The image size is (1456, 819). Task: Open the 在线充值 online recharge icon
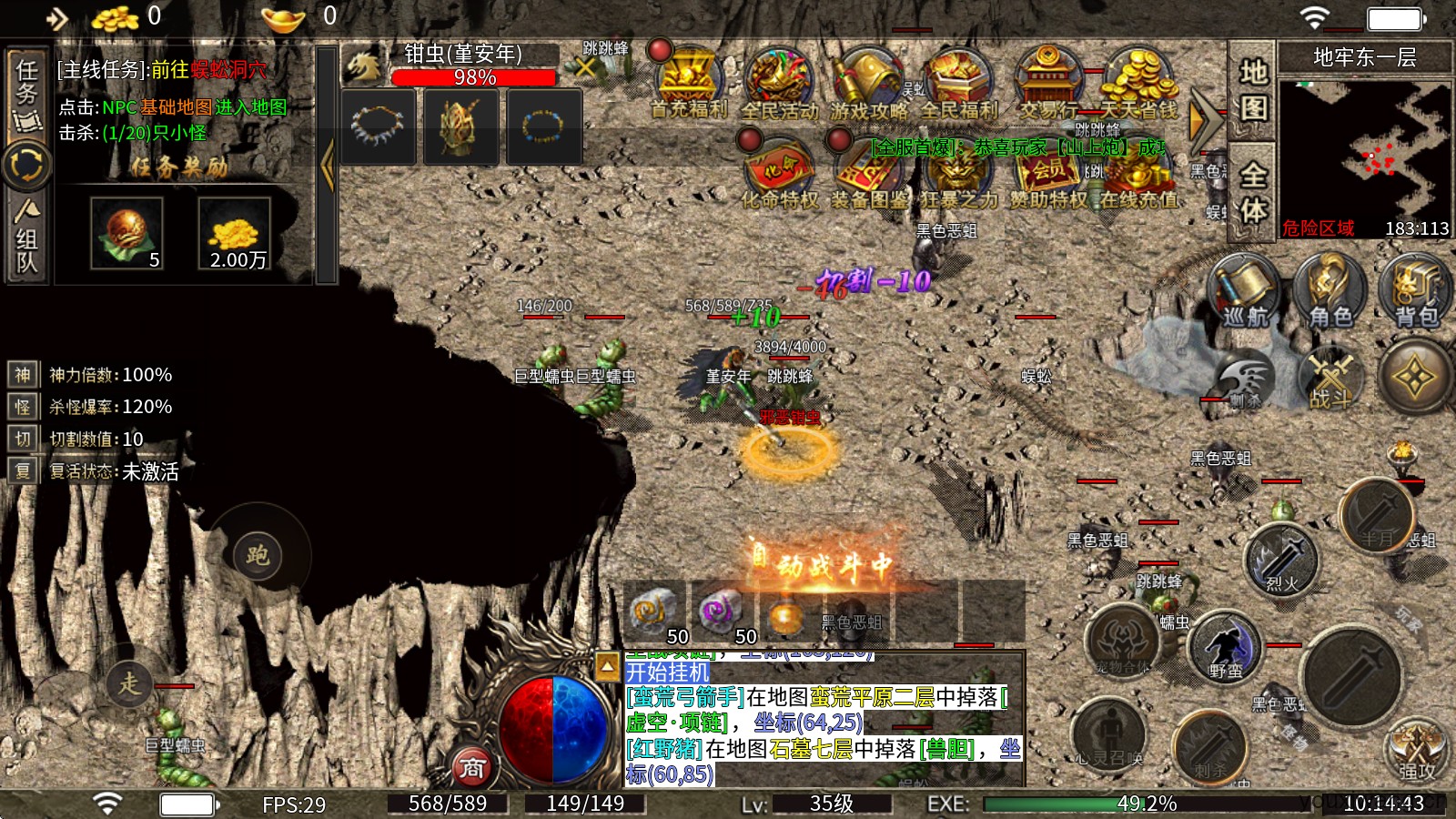(x=1137, y=175)
